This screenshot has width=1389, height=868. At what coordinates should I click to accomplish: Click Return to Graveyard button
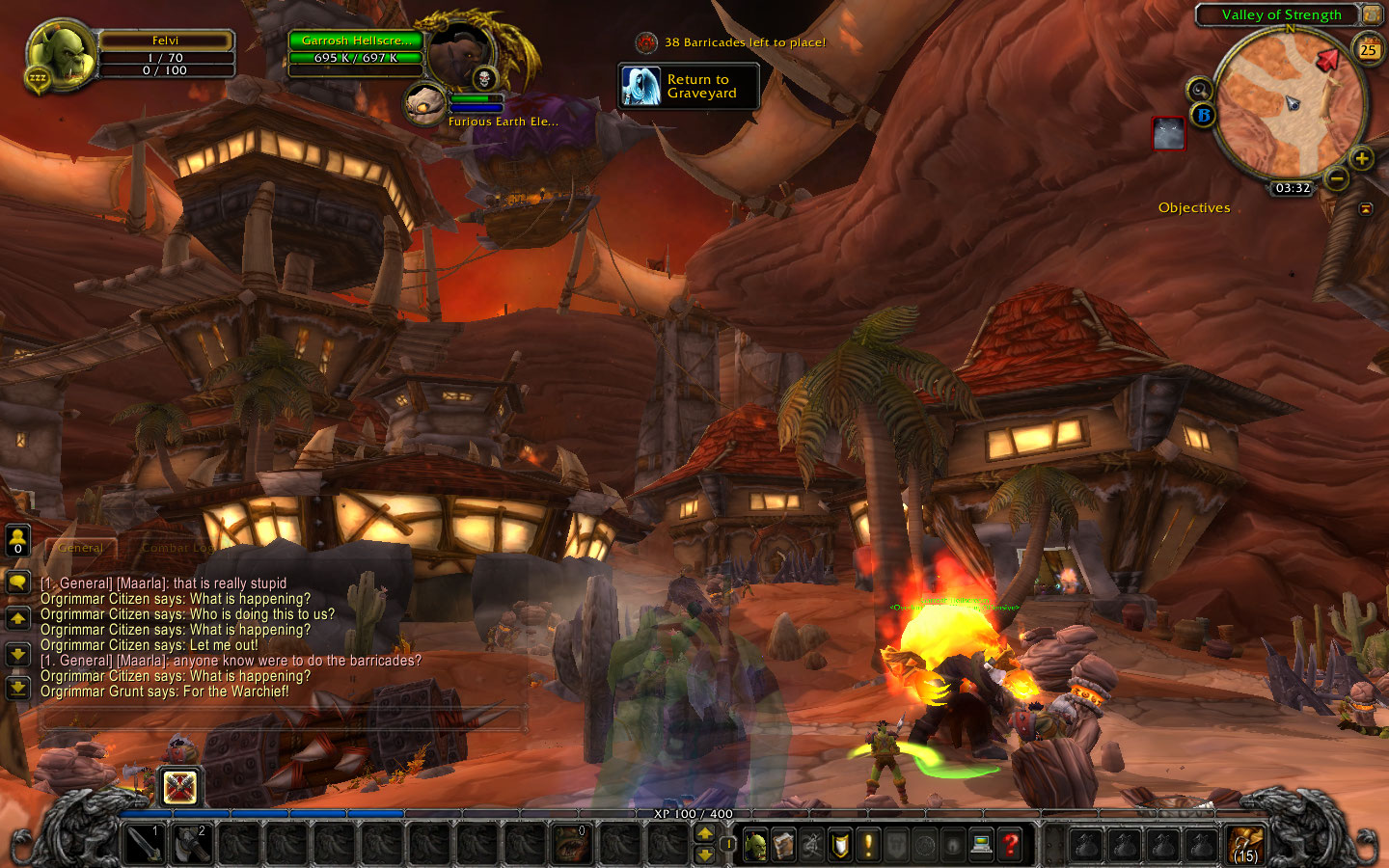click(688, 87)
